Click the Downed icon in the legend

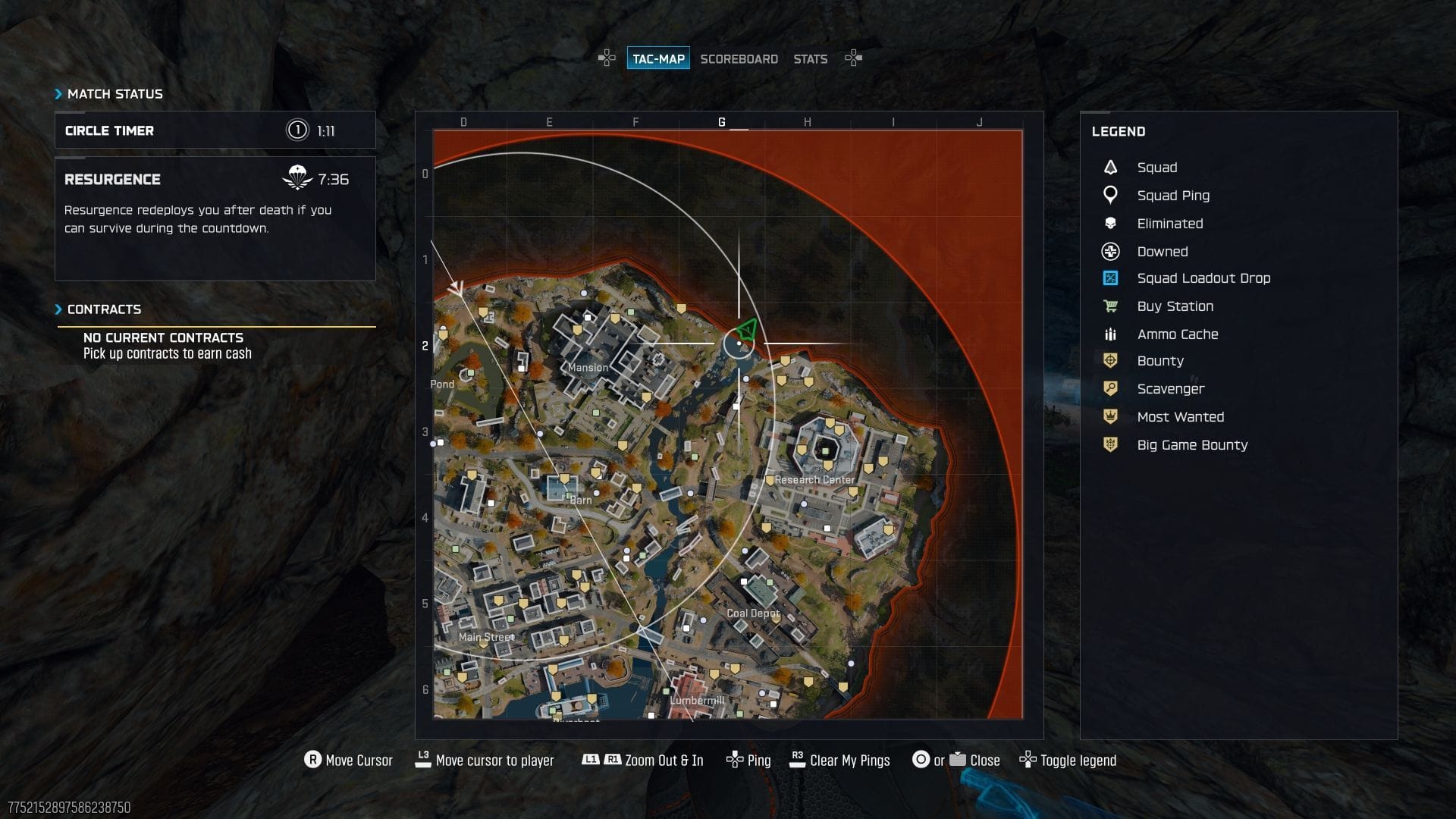(1109, 251)
